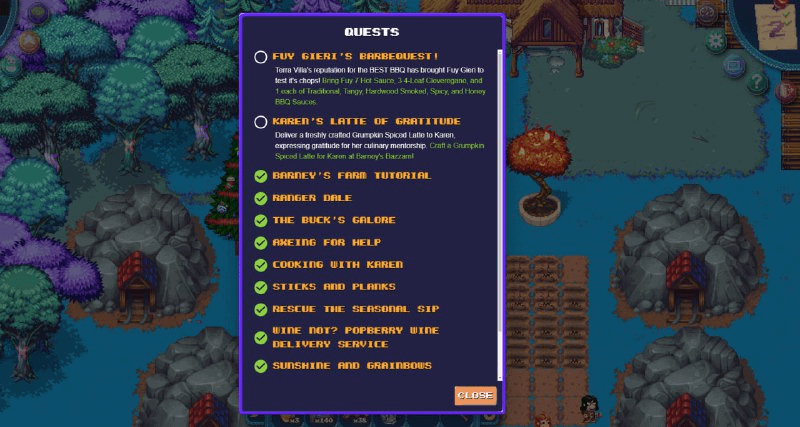Click the quest list scrollbar

[500, 200]
